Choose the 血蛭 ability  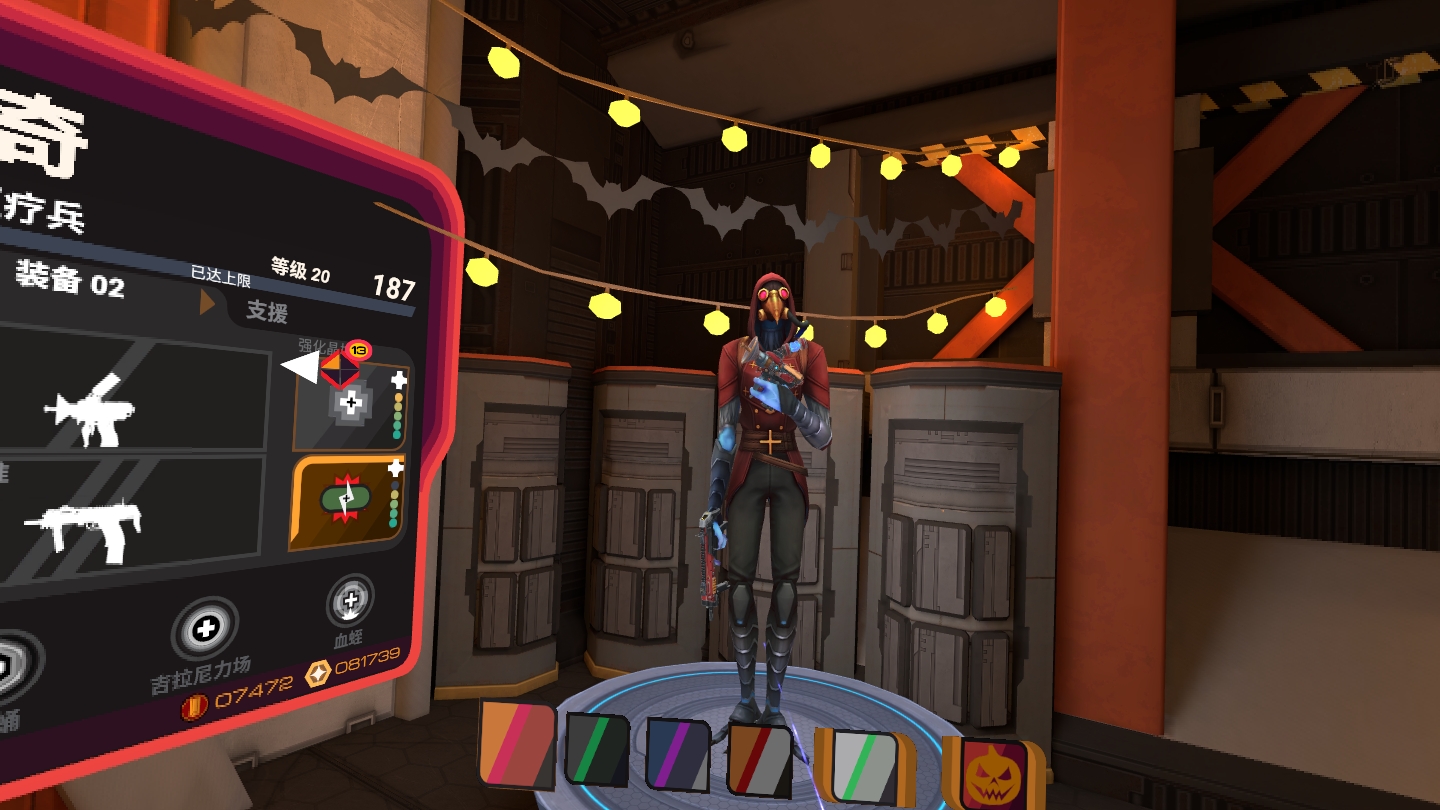[350, 602]
